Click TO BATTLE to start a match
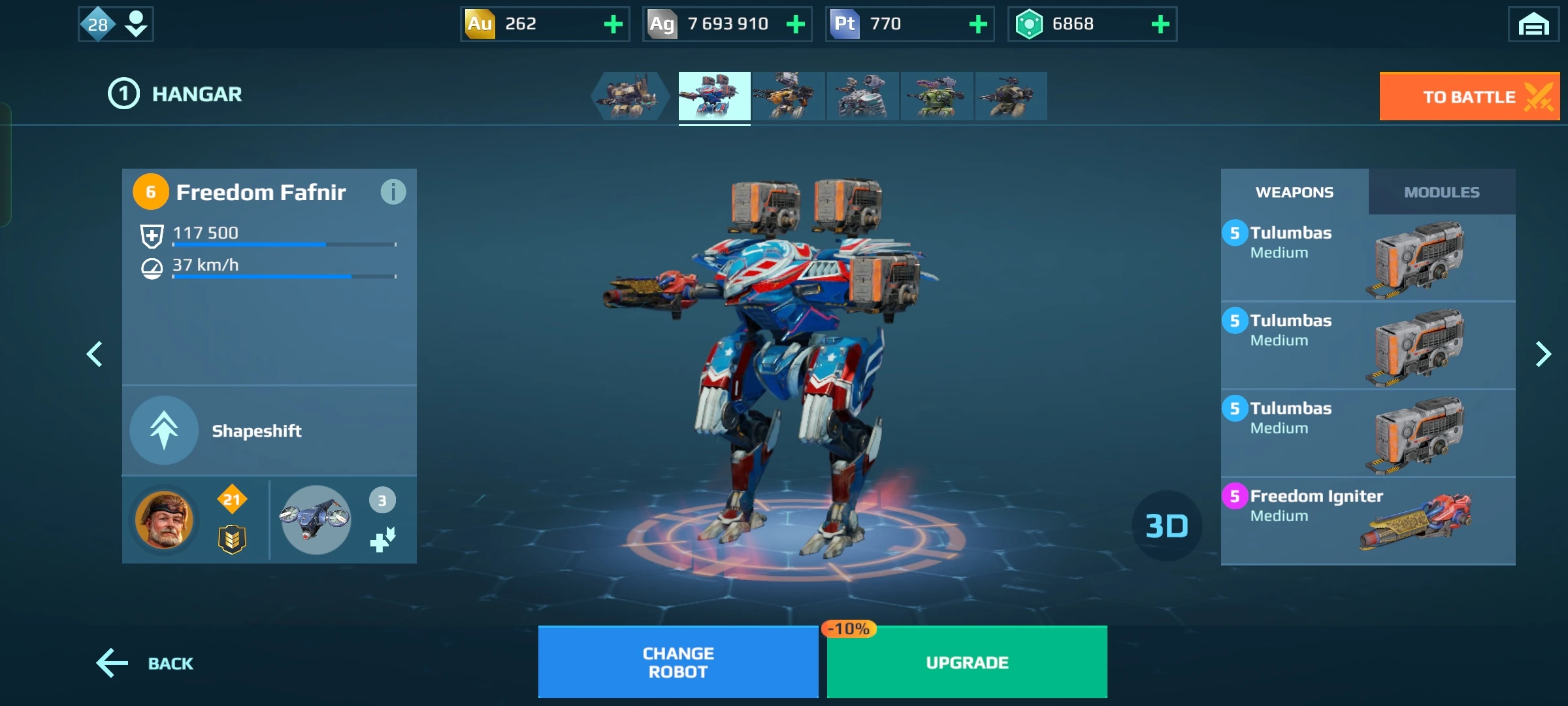Screen dimensions: 1568x706 tap(1469, 96)
